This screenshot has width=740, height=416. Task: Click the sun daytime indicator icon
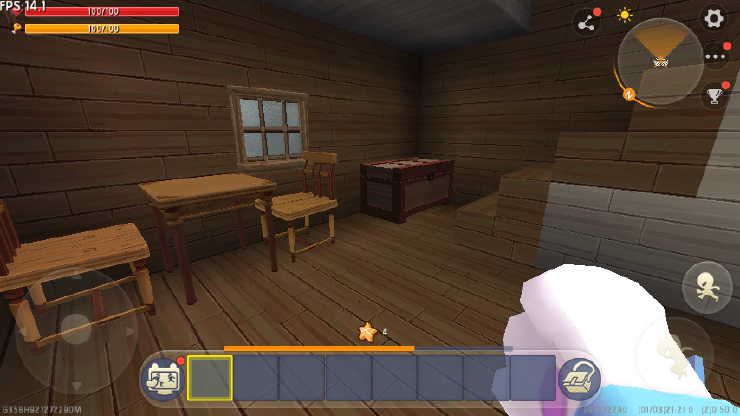pos(625,16)
